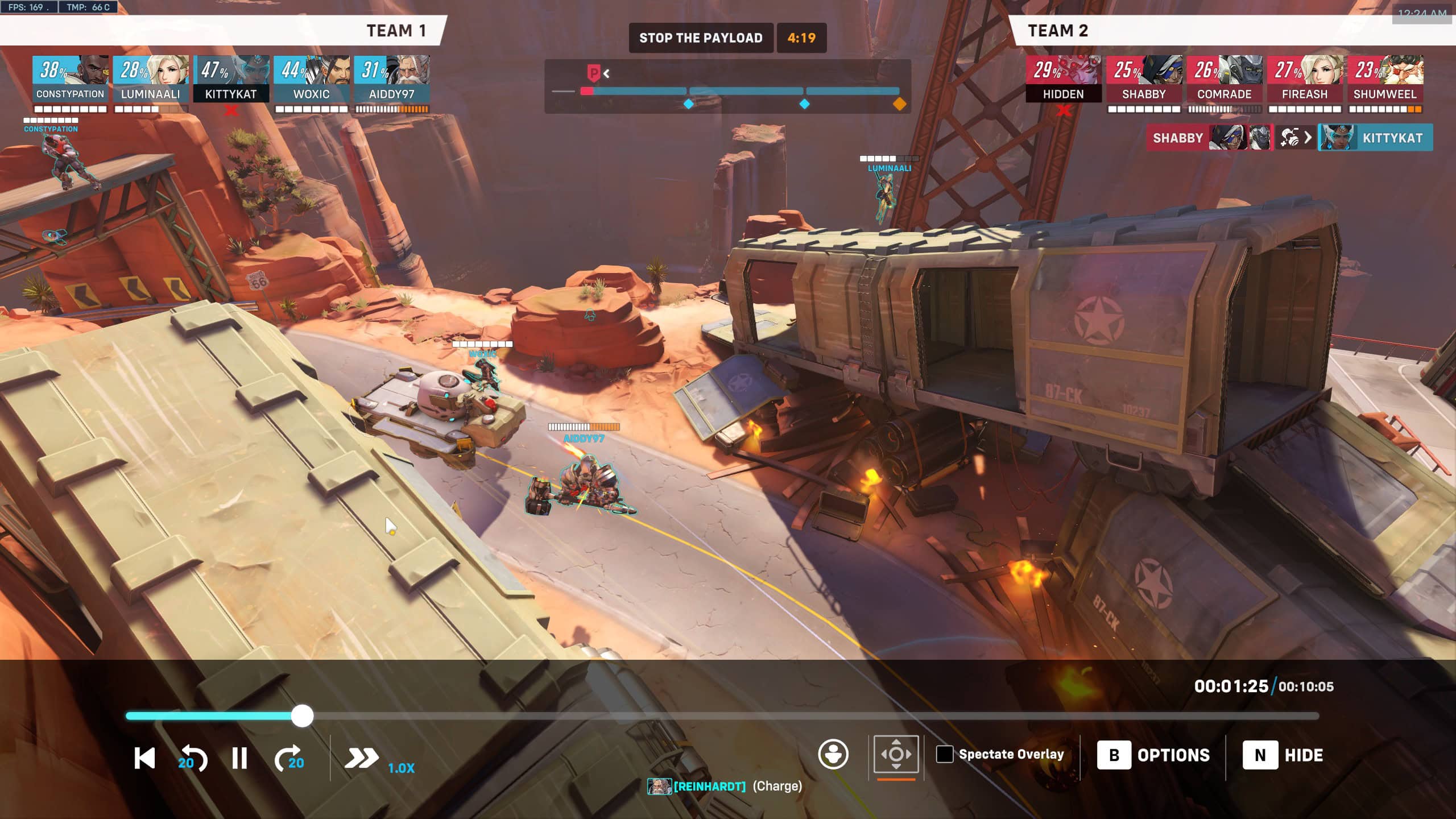Open the payload marker arrow
Viewport: 1456px width, 819px height.
[x=605, y=72]
